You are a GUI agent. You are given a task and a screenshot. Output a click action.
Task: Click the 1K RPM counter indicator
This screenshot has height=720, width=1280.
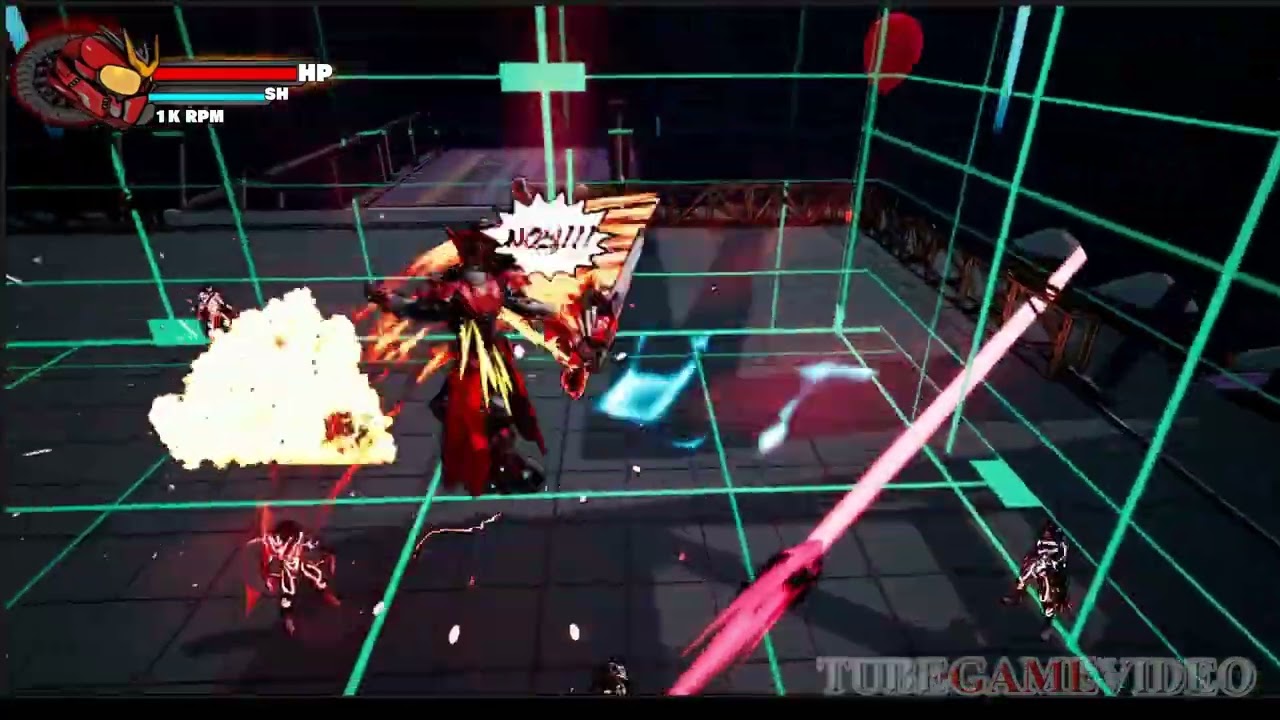click(191, 116)
